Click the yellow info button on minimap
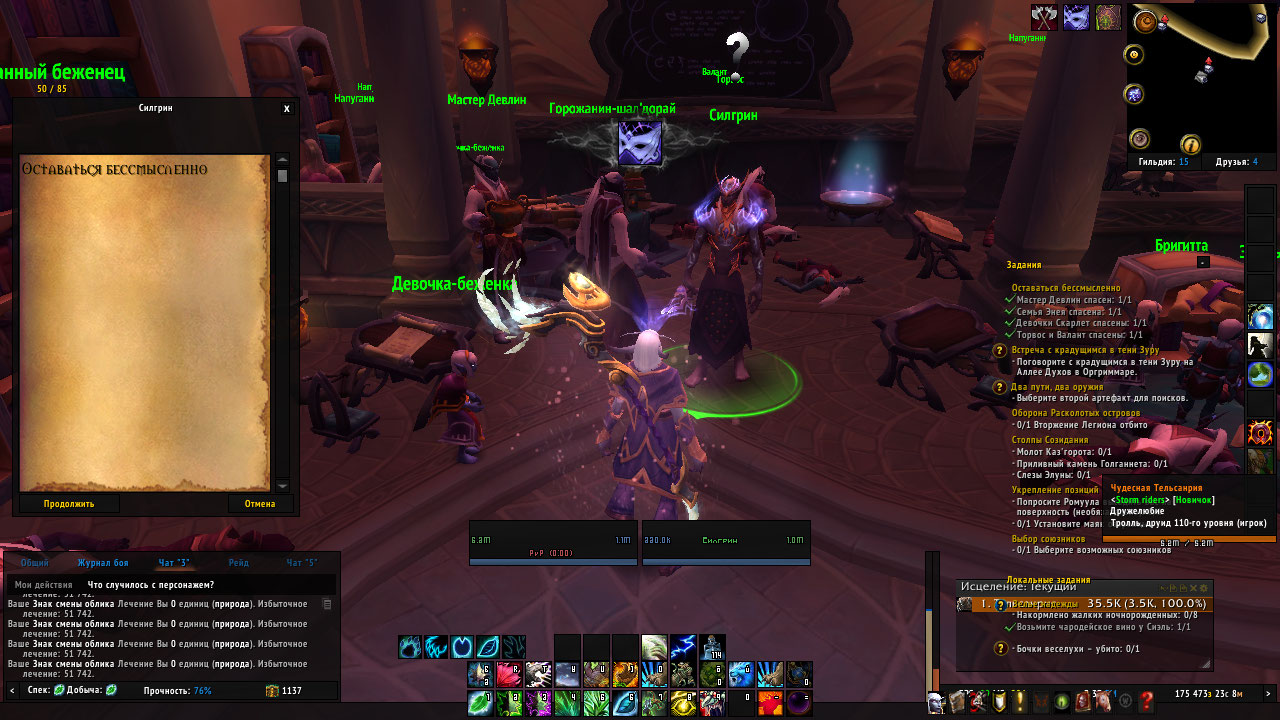The image size is (1280, 720). point(1190,144)
